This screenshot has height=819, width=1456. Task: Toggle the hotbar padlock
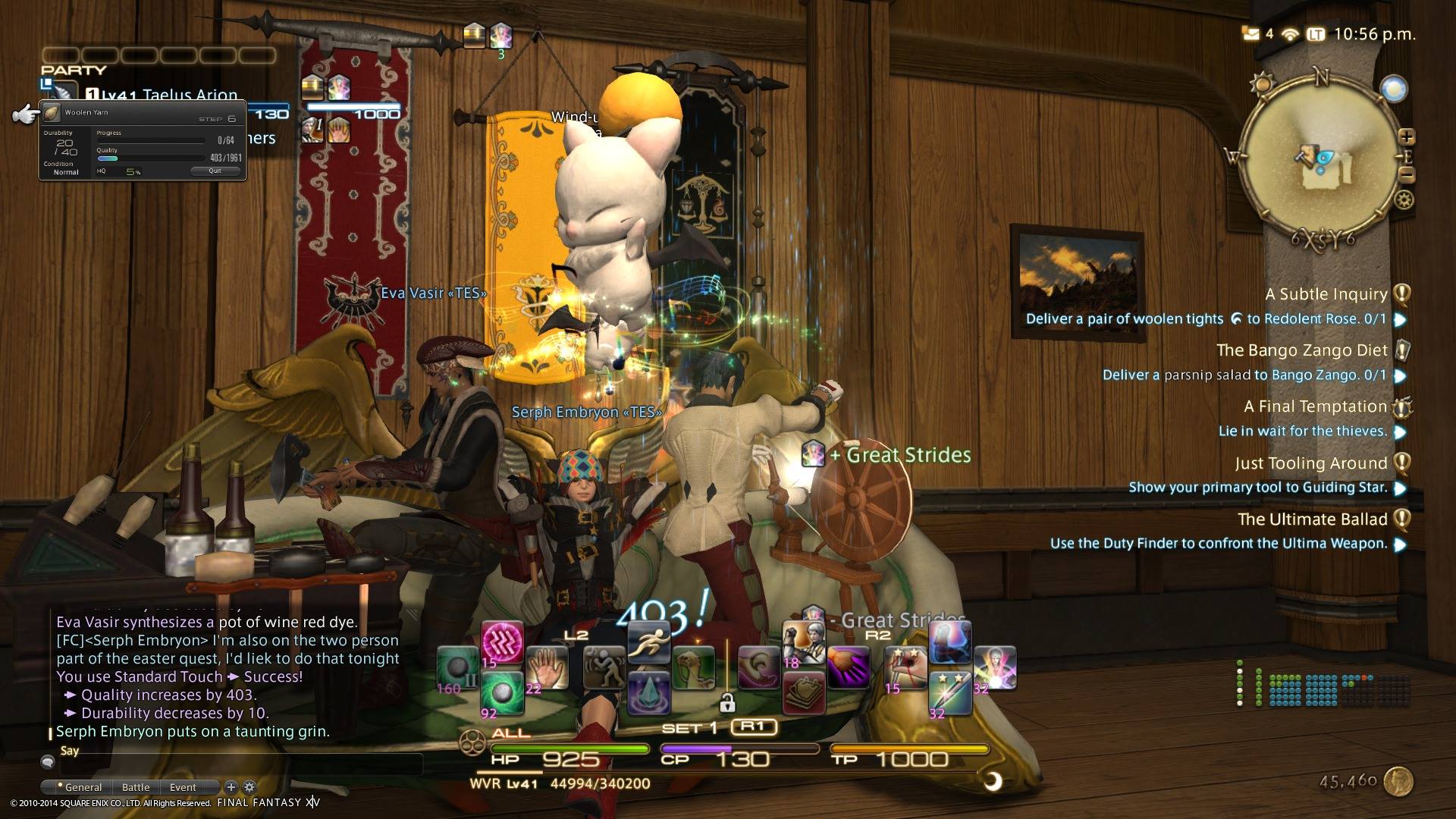[726, 704]
